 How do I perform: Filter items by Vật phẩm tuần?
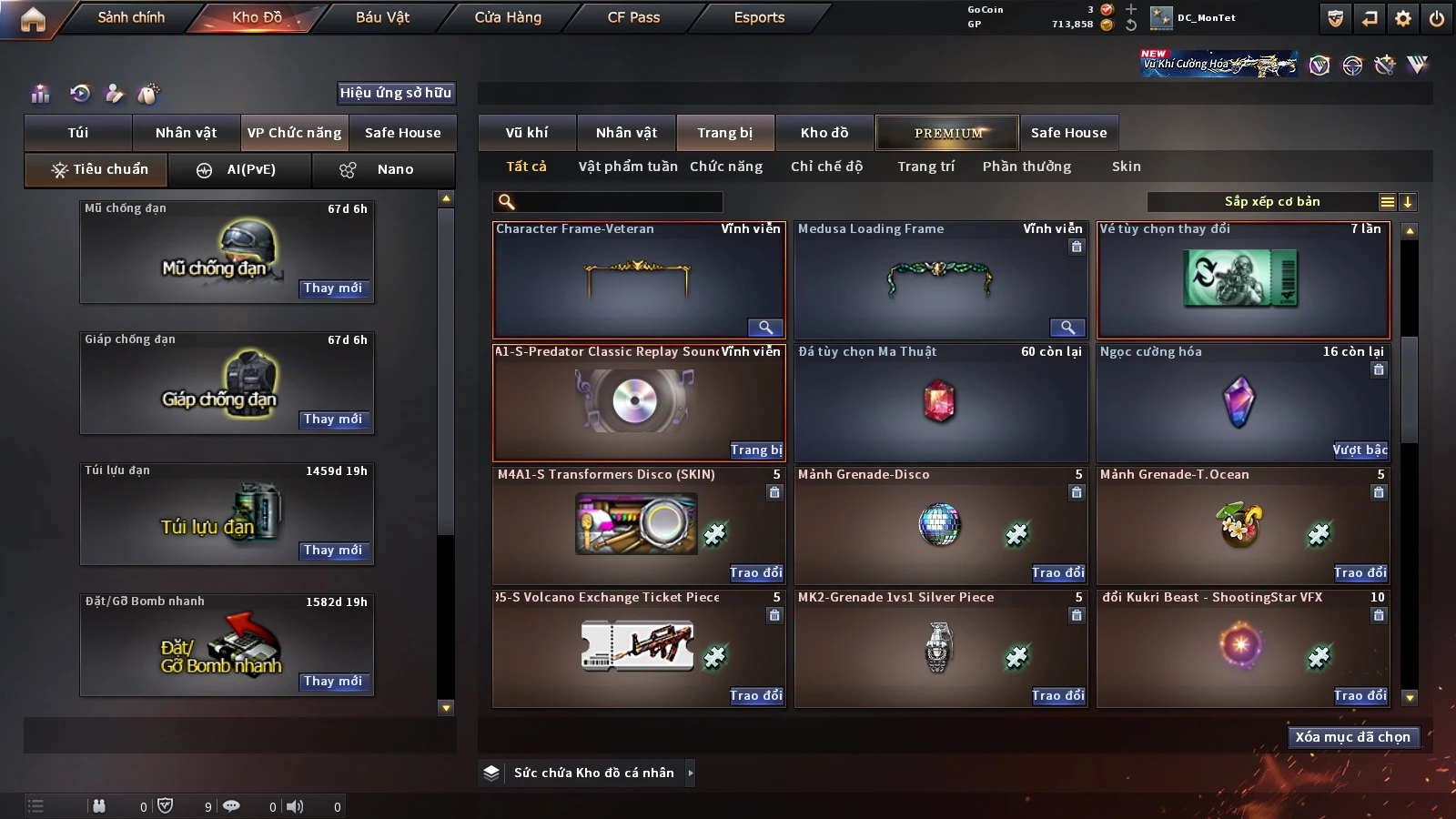pos(628,167)
